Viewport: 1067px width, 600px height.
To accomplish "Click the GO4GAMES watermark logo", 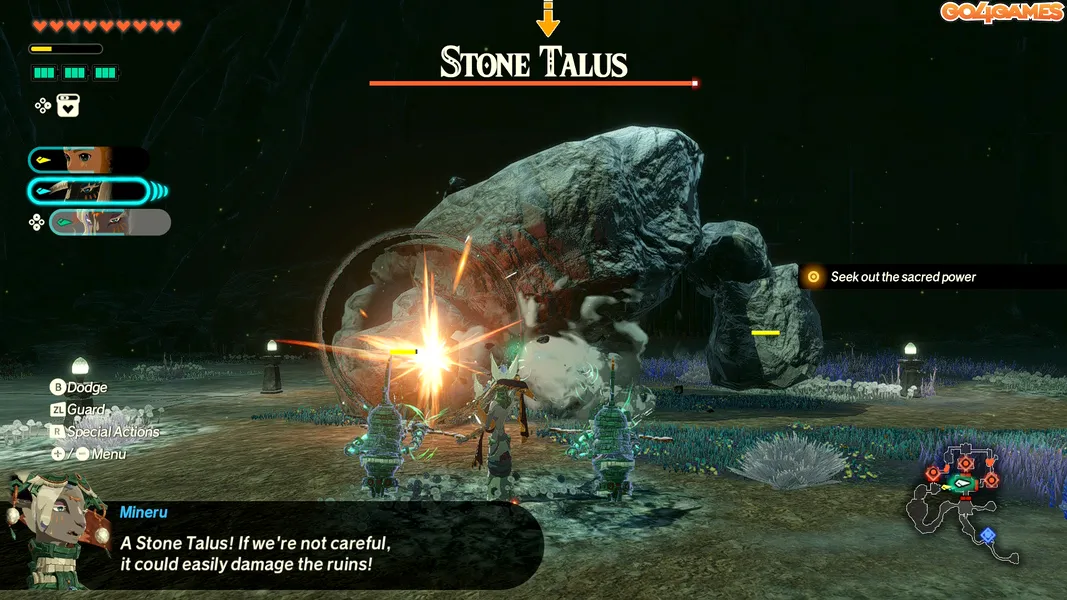I will coord(1001,12).
